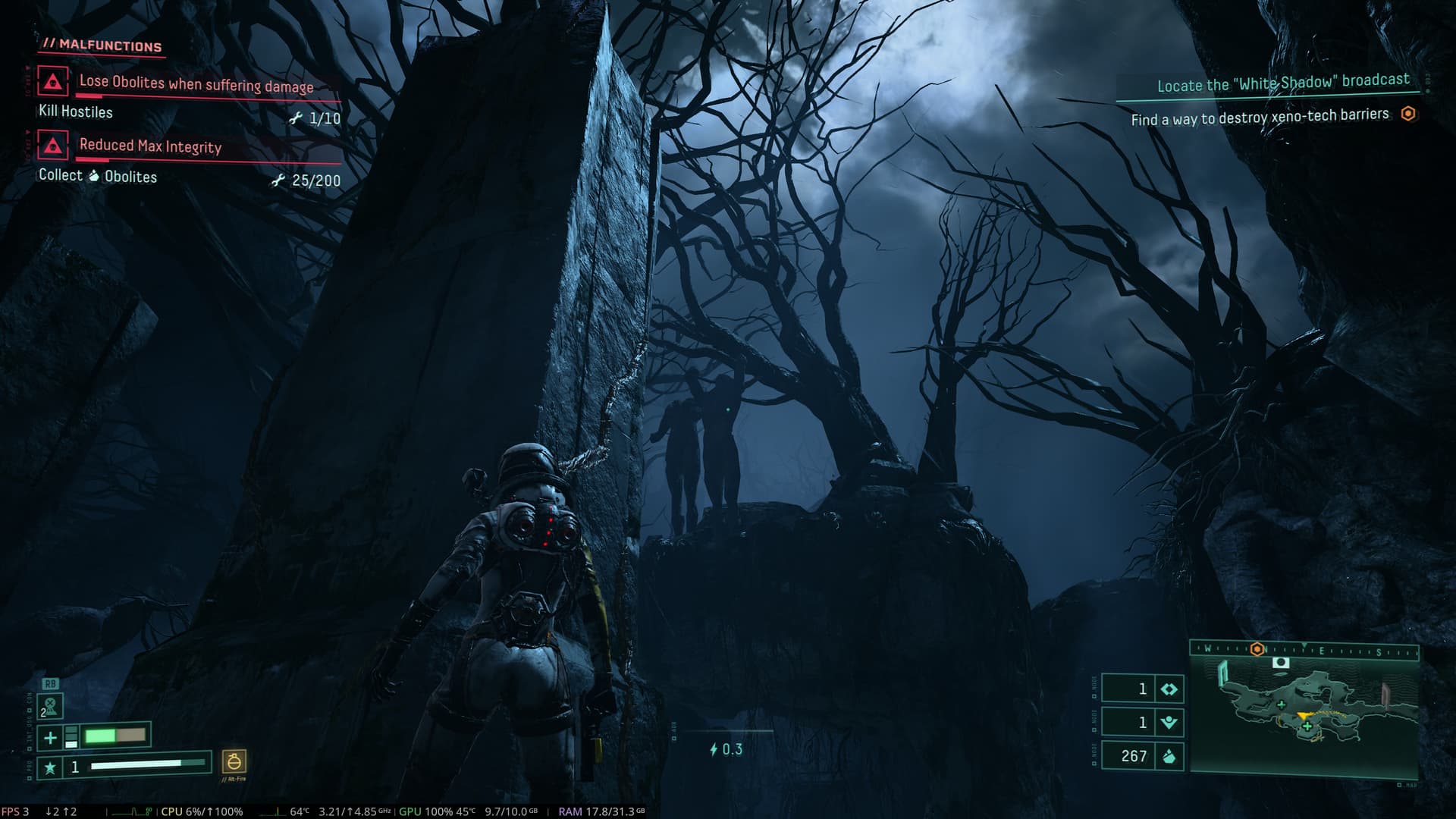Click the grenade Alt-Fire icon
This screenshot has height=819, width=1456.
(234, 761)
